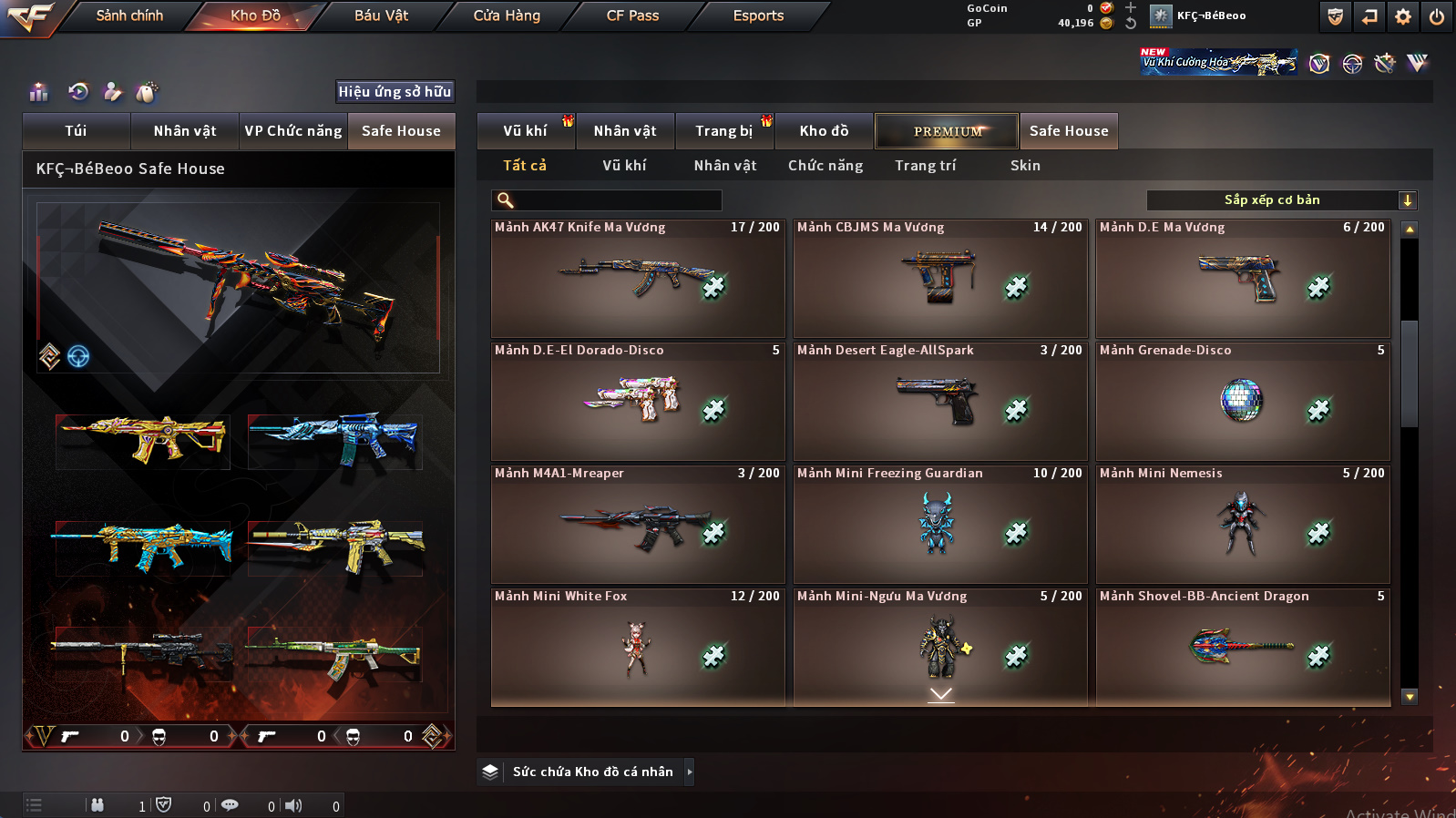Filter items by Trang trí category
1456x818 pixels.
point(925,166)
